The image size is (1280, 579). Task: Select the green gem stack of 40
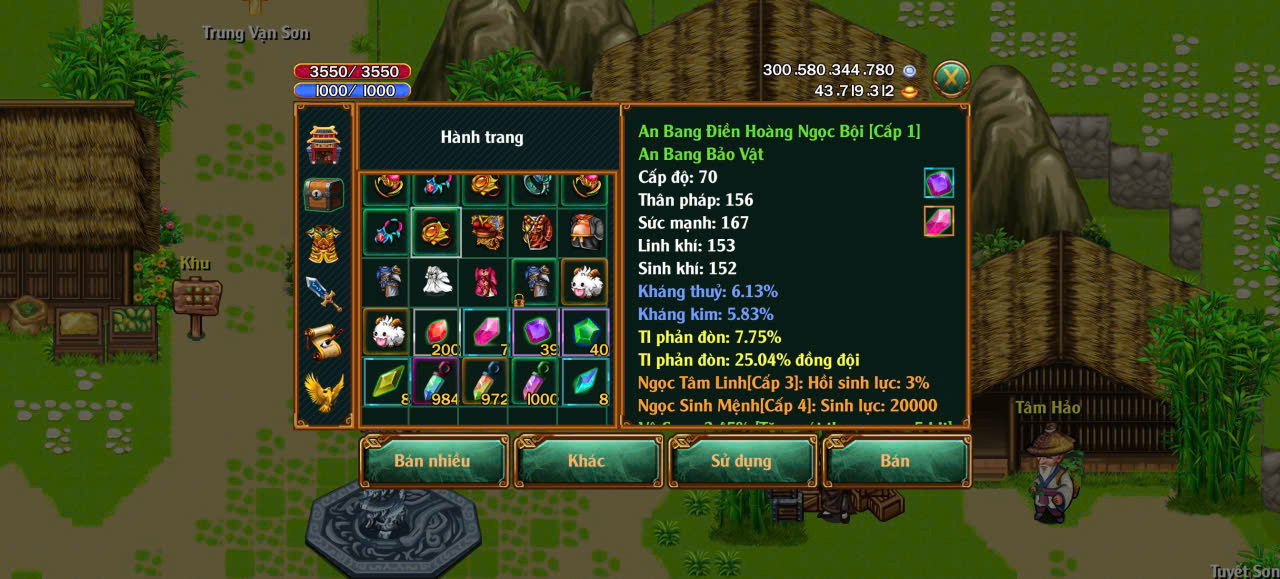tap(586, 333)
